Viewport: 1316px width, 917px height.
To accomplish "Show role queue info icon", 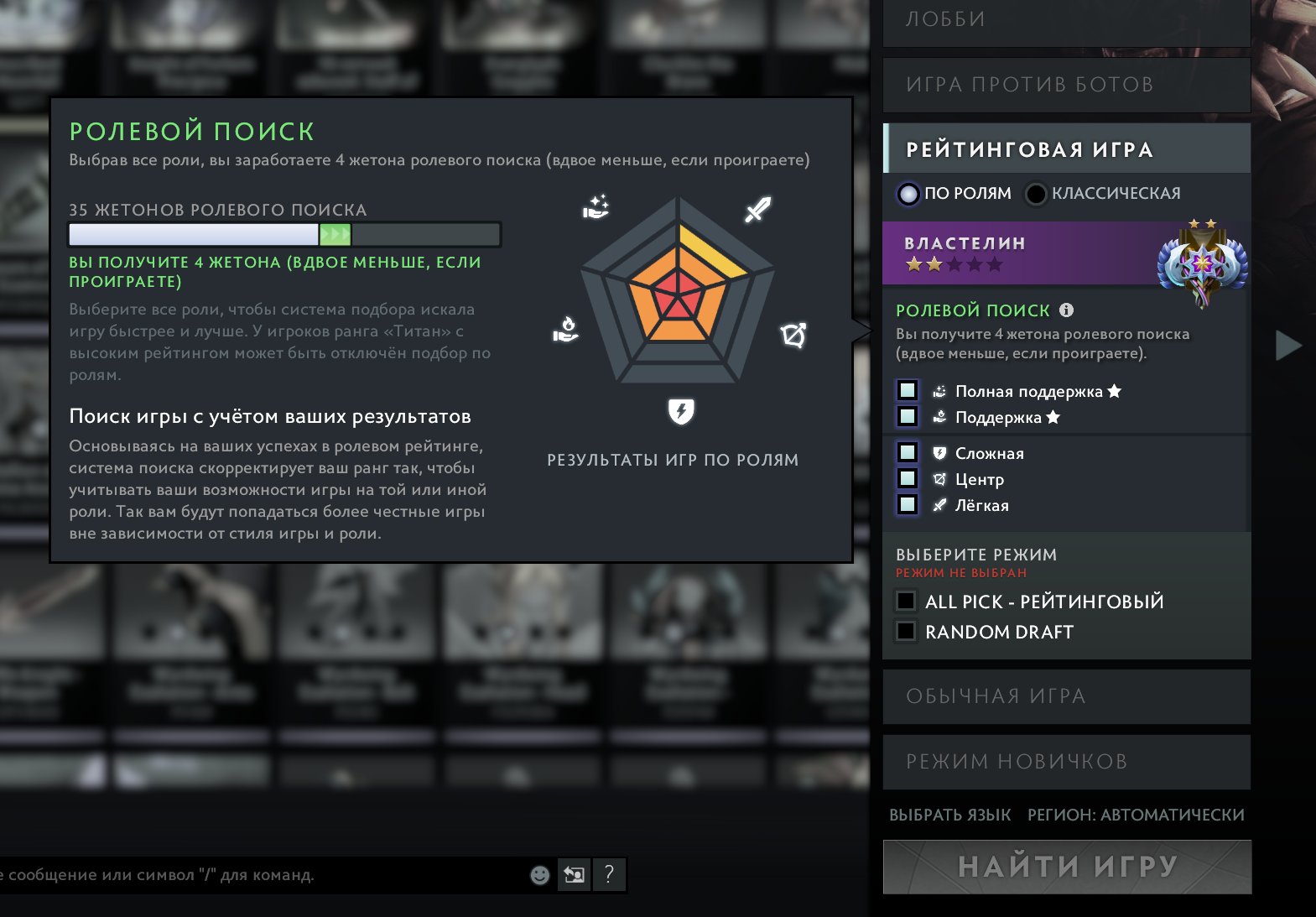I will pos(1066,310).
